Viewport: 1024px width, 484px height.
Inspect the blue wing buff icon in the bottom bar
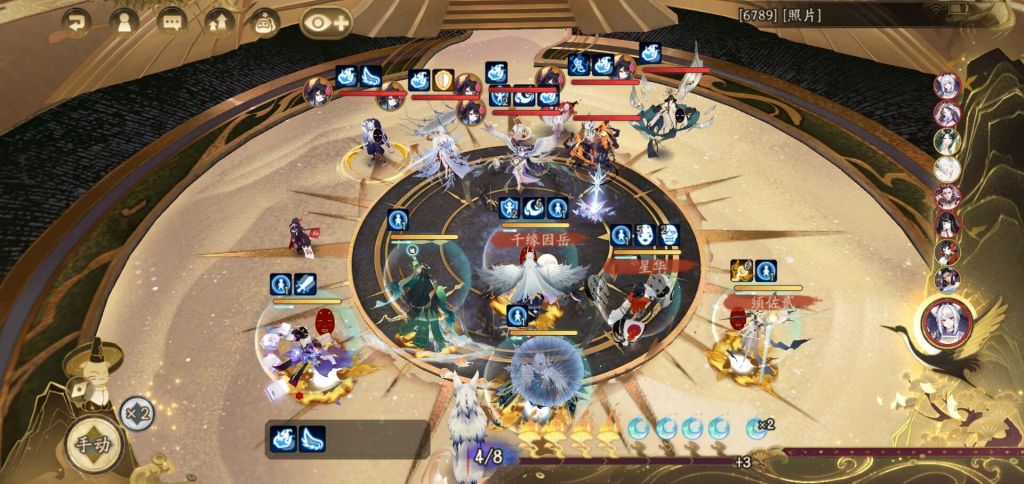[x=313, y=439]
